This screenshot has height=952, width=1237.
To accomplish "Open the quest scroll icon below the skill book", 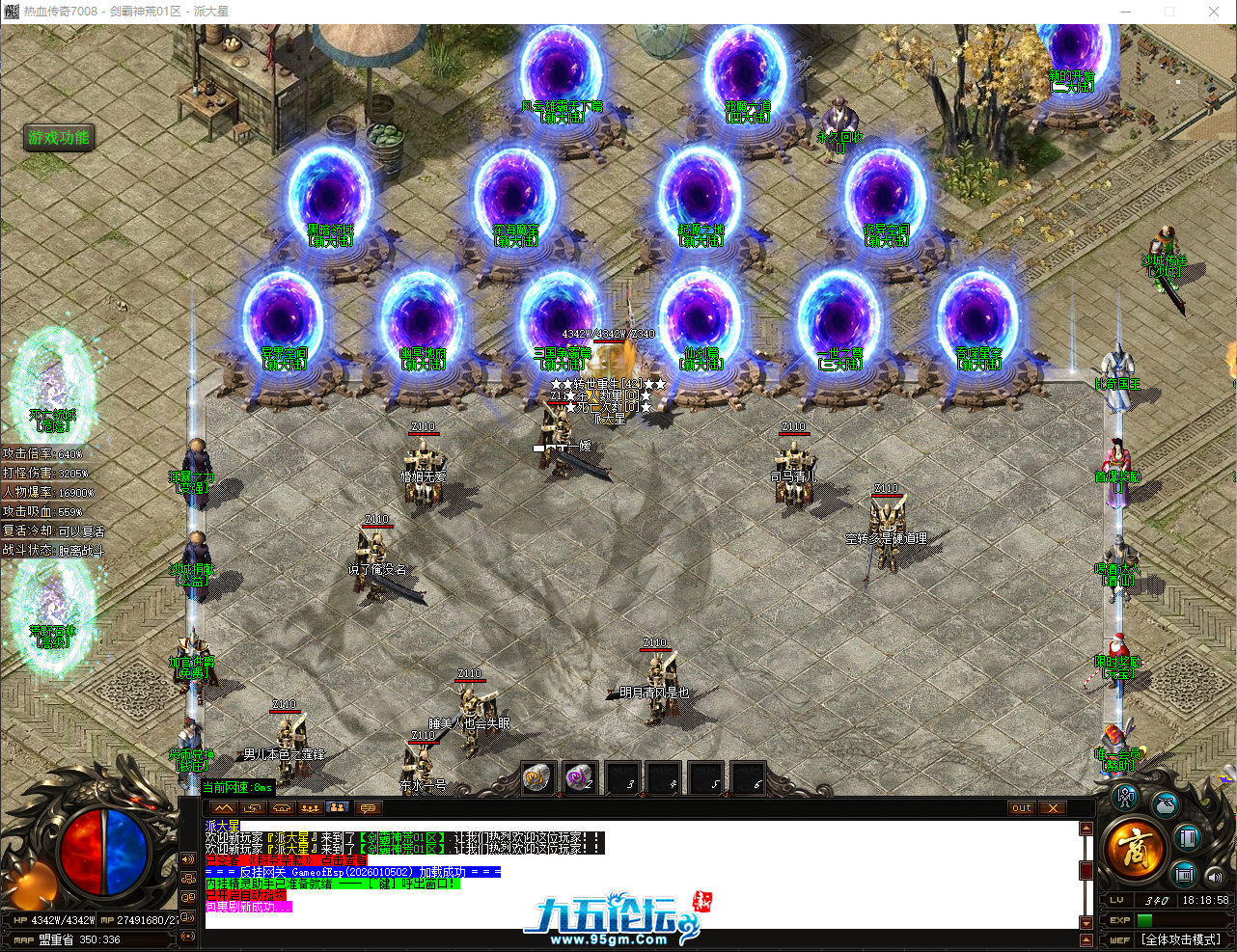I will pos(1182,874).
